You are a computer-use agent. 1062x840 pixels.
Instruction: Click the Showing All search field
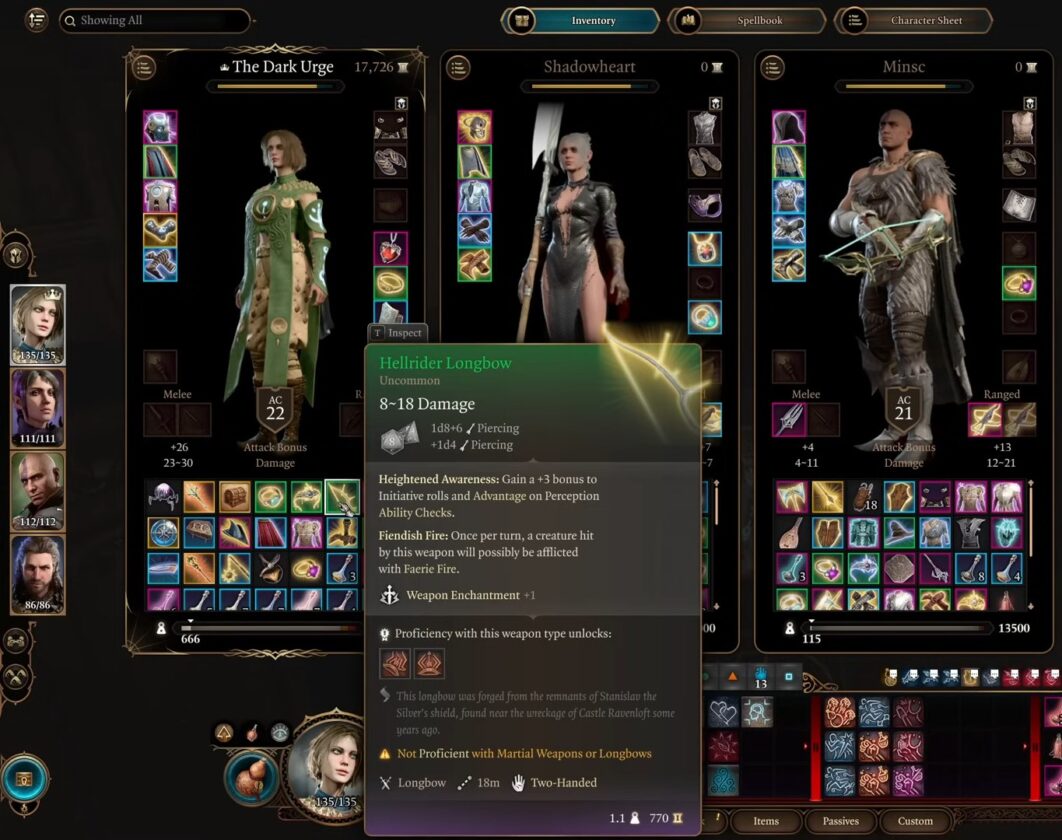click(154, 20)
